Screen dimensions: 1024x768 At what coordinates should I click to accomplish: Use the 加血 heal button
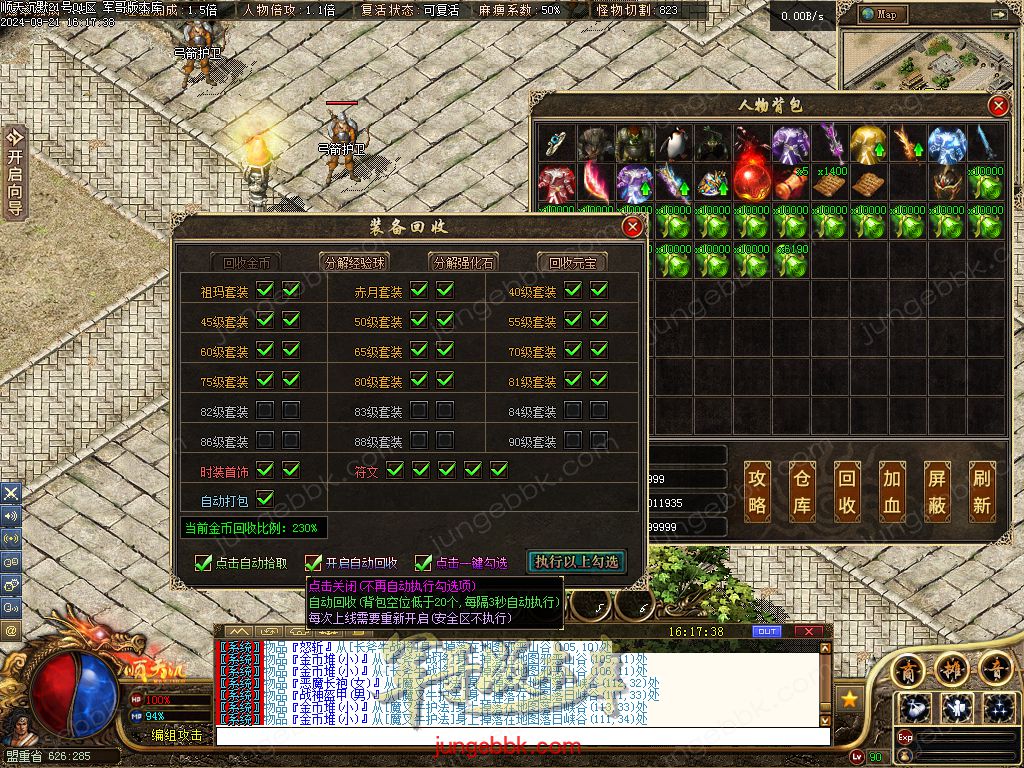pyautogui.click(x=892, y=491)
